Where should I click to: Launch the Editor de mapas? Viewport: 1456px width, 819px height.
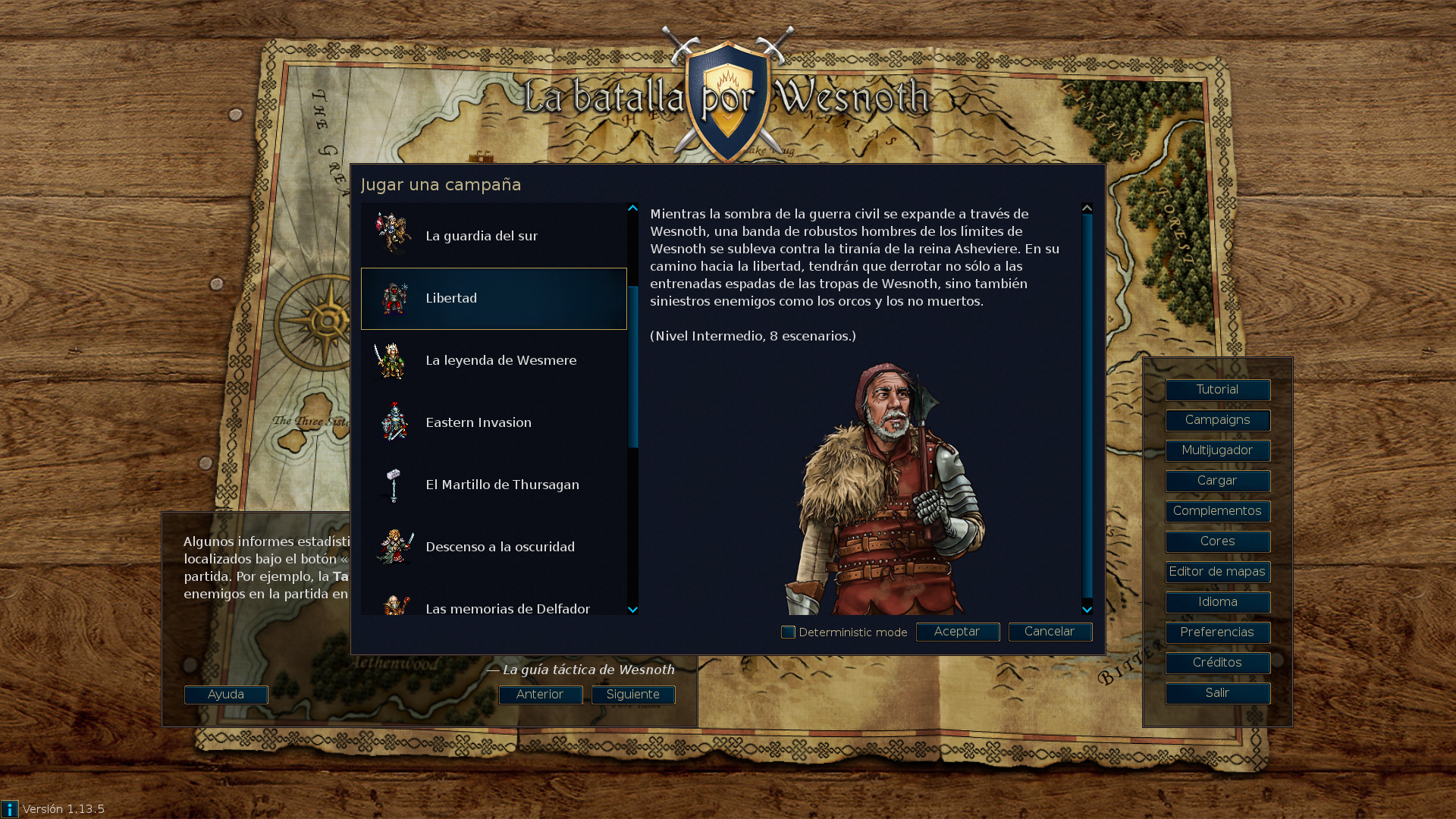[1217, 572]
